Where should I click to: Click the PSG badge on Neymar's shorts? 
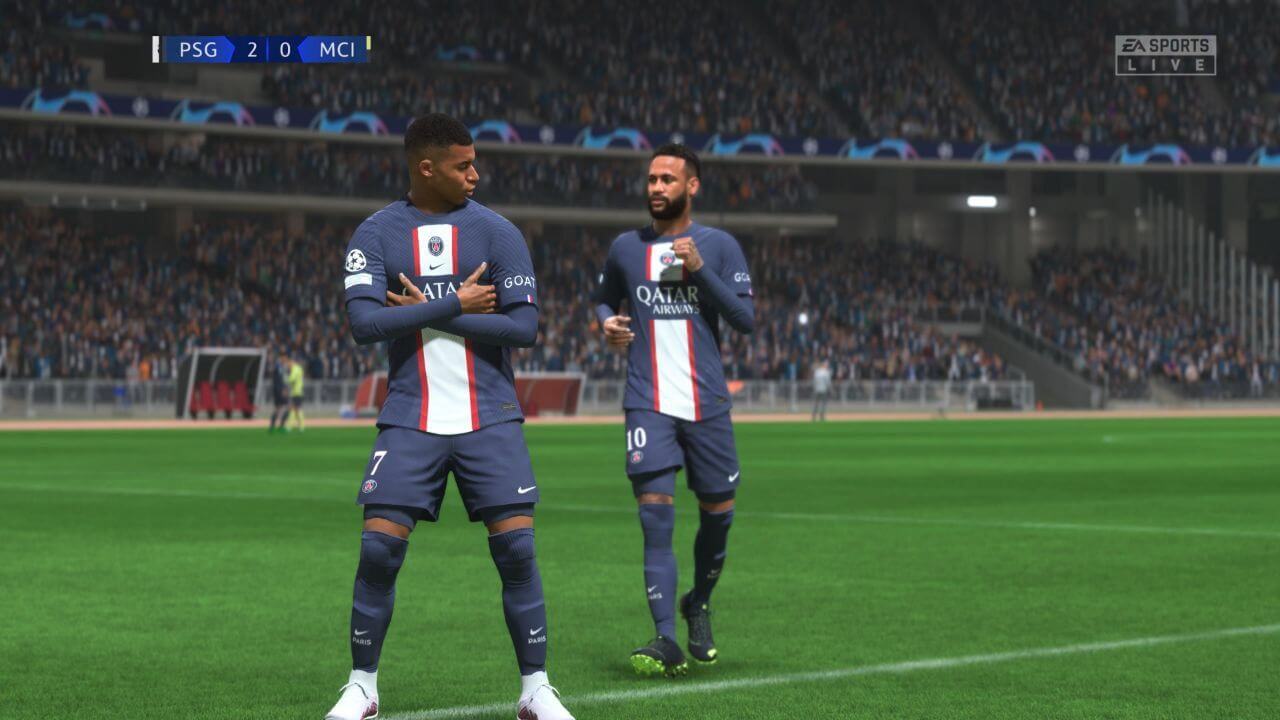coord(638,458)
